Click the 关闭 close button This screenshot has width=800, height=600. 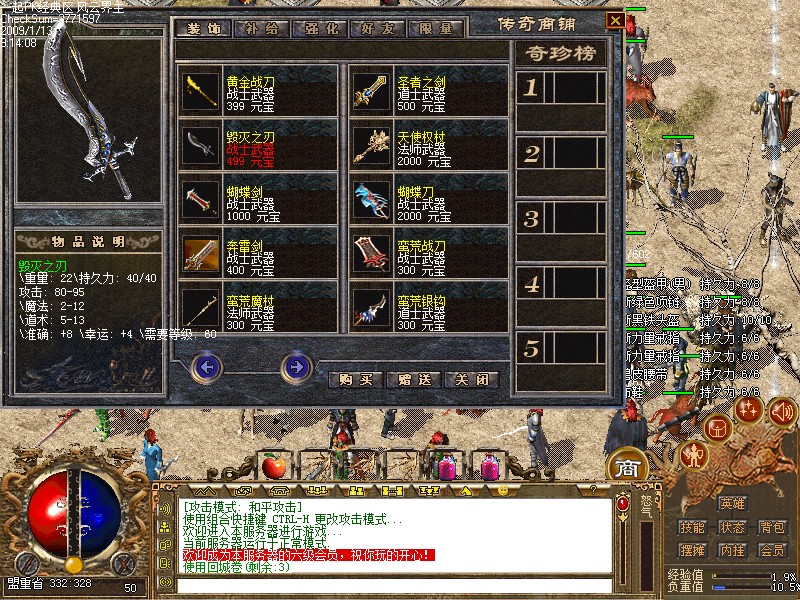[x=471, y=380]
